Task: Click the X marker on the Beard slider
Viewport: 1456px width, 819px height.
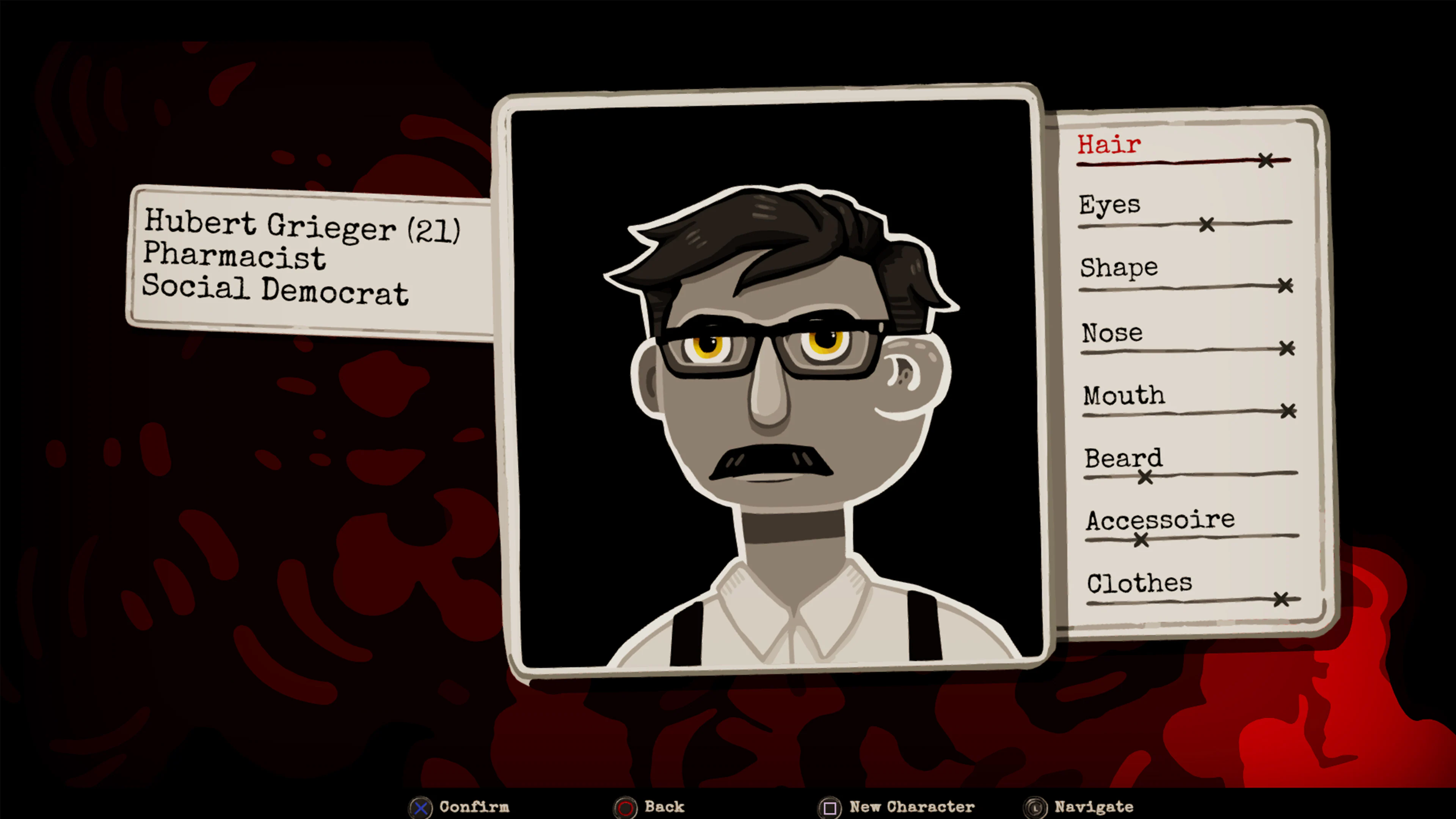Action: pos(1145,478)
